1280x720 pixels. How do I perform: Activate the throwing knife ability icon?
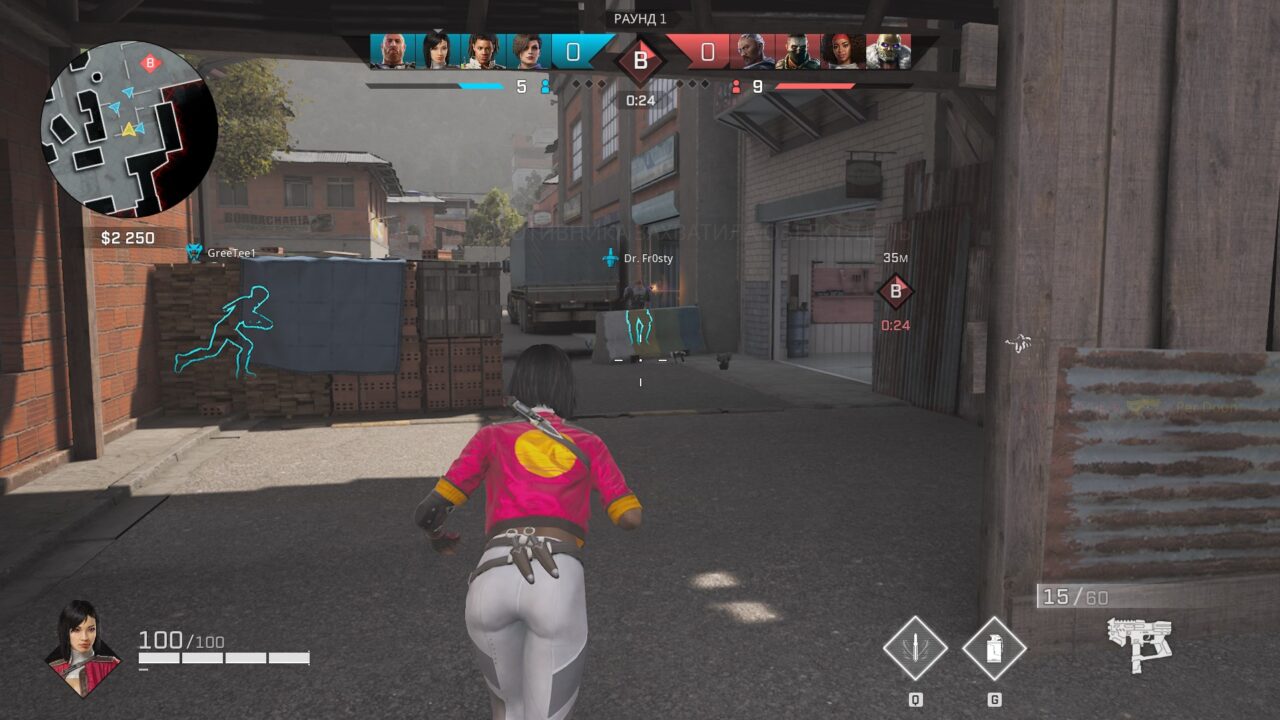point(915,648)
